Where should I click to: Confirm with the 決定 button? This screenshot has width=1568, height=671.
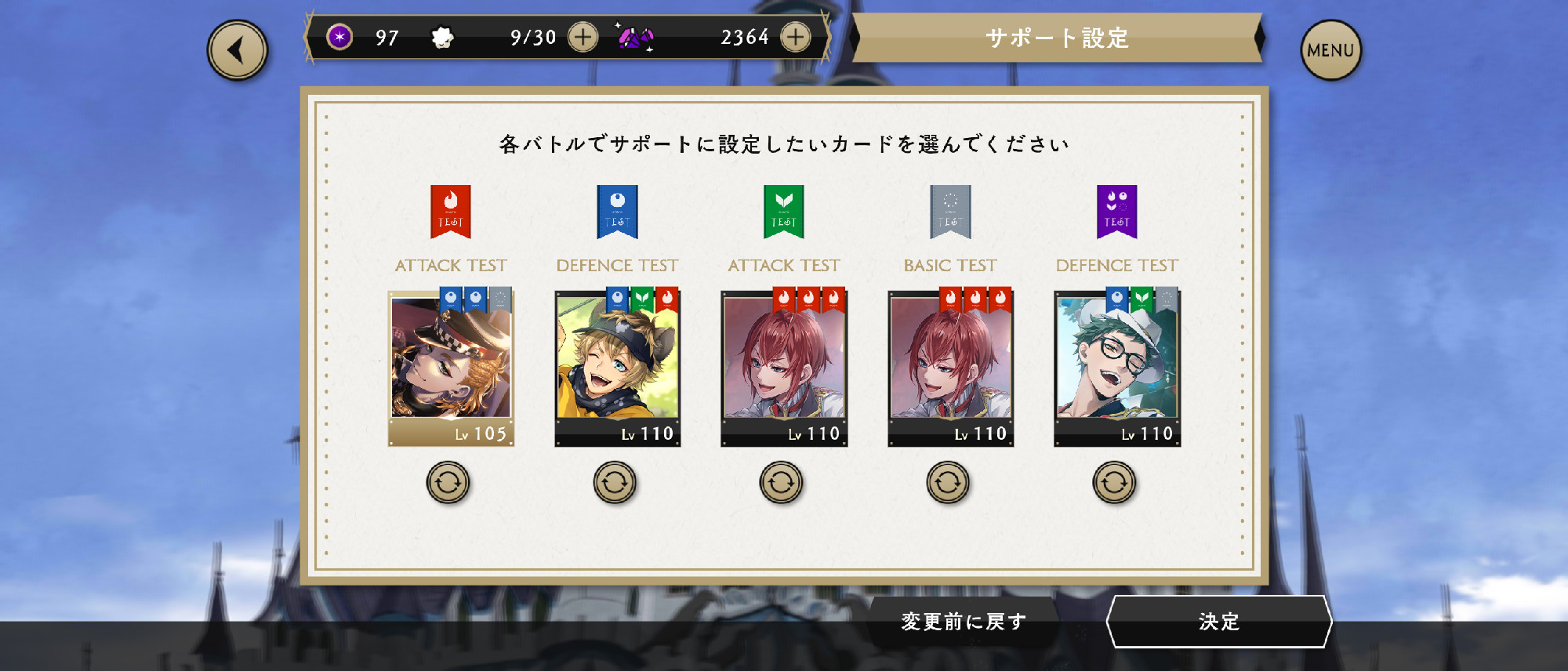point(1218,622)
